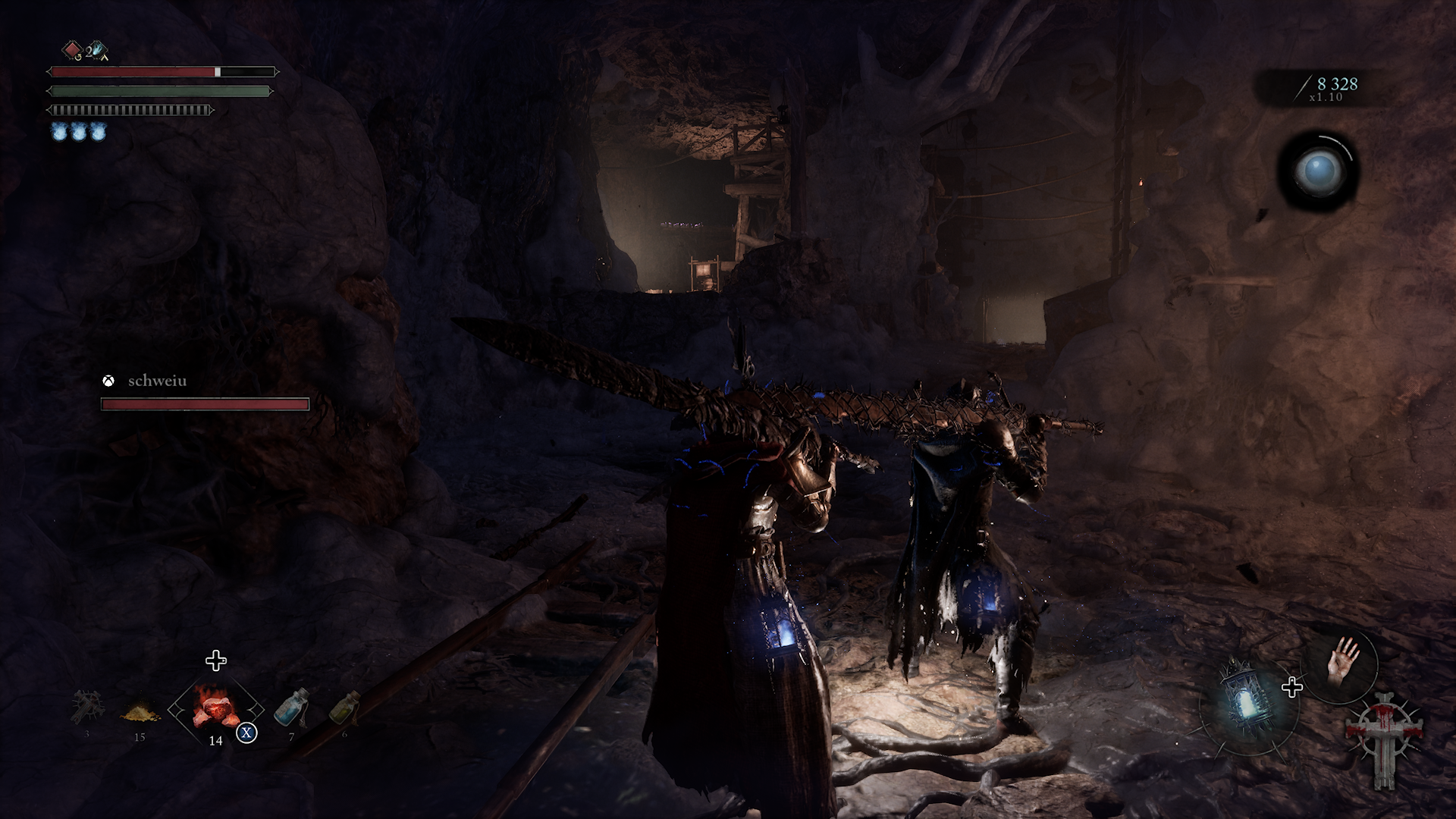Click the red diamond status icon

[71, 50]
